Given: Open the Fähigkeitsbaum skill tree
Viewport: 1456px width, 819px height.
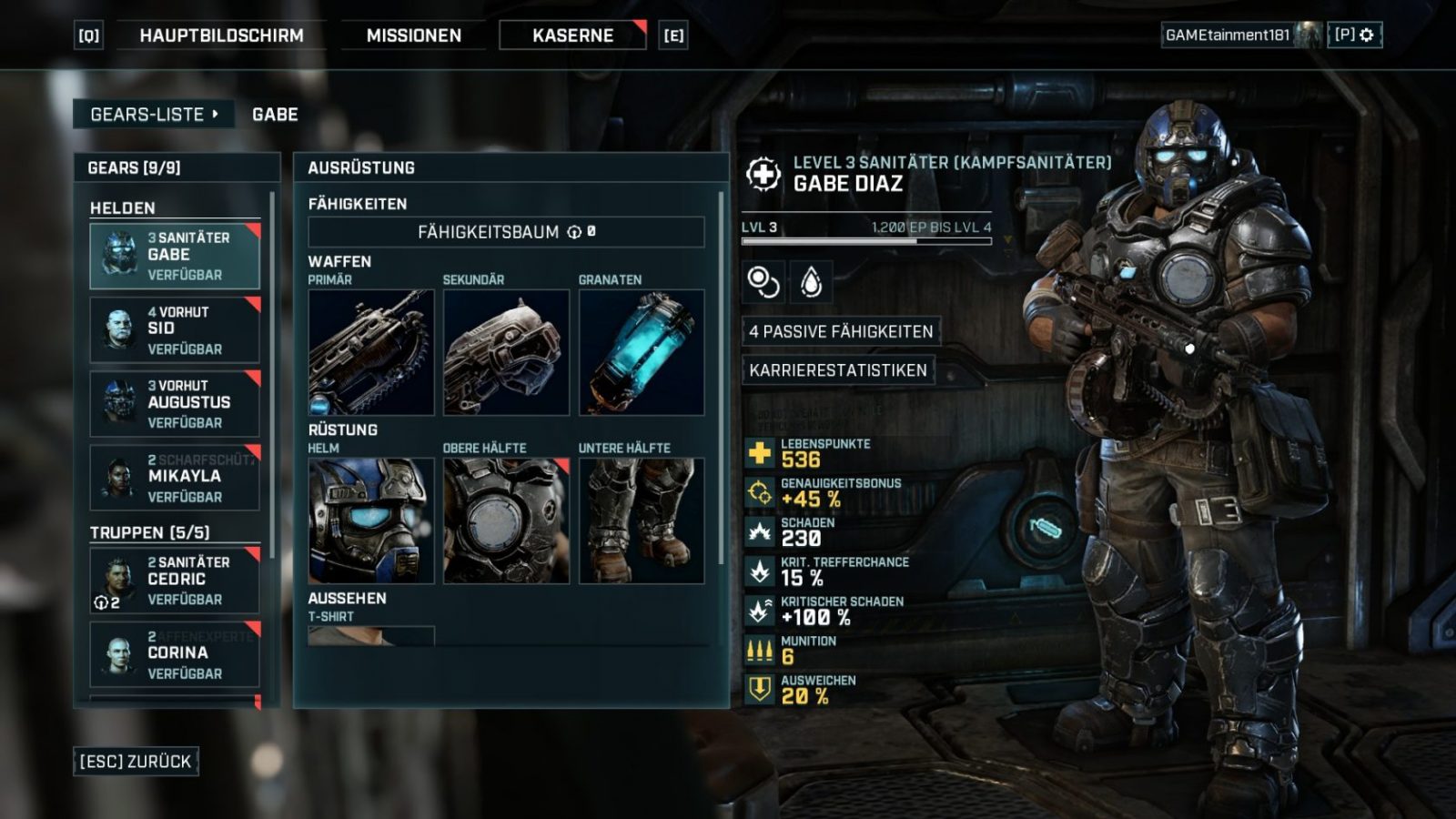Looking at the screenshot, I should tap(506, 232).
